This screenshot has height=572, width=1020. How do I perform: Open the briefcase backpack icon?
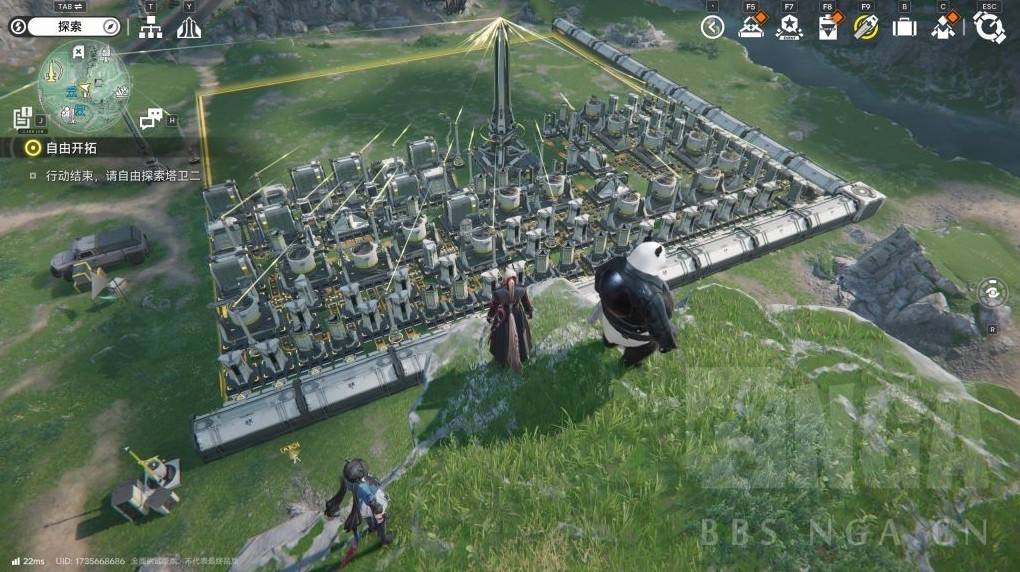click(x=904, y=27)
